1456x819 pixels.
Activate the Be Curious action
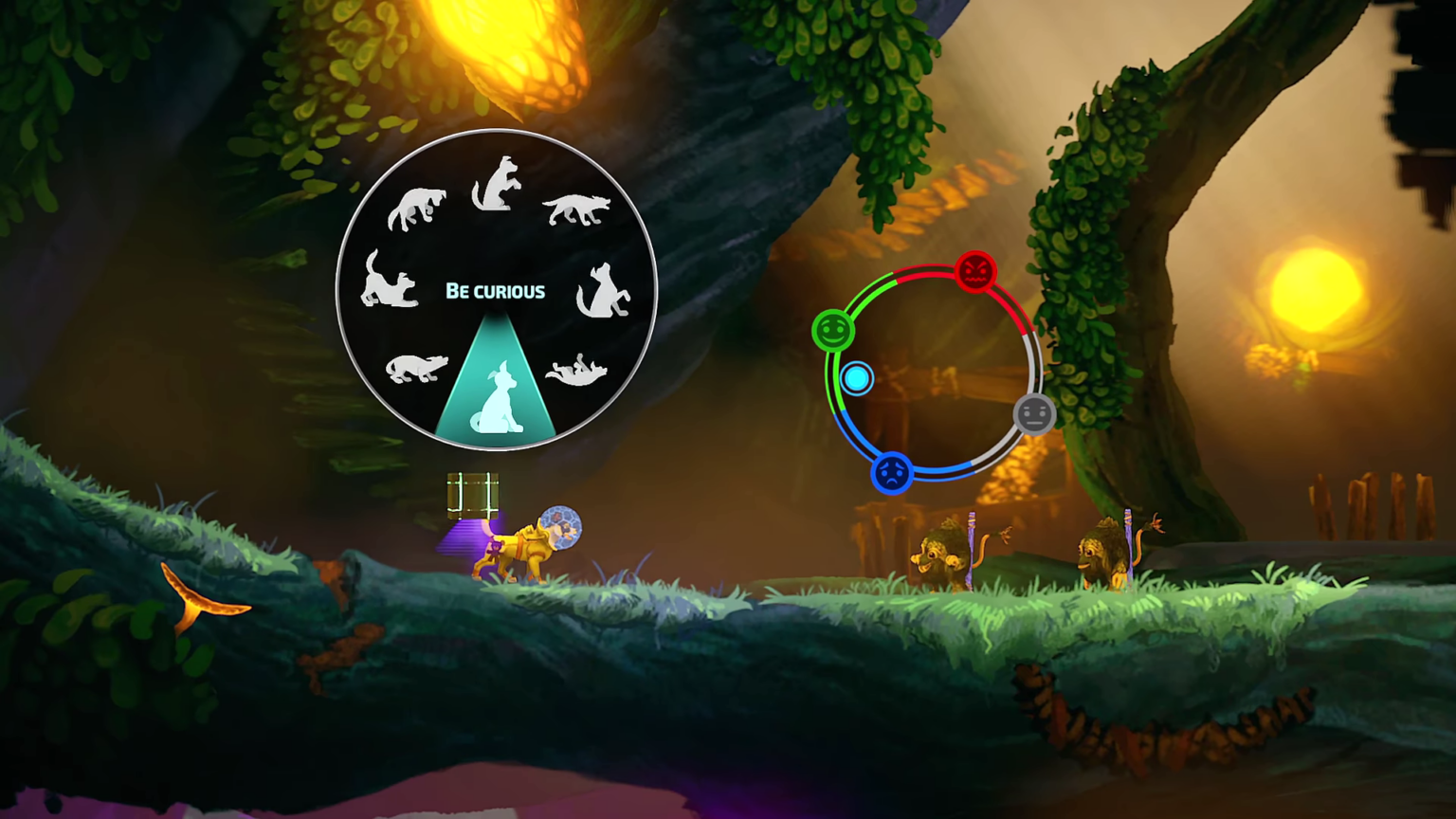(x=495, y=291)
